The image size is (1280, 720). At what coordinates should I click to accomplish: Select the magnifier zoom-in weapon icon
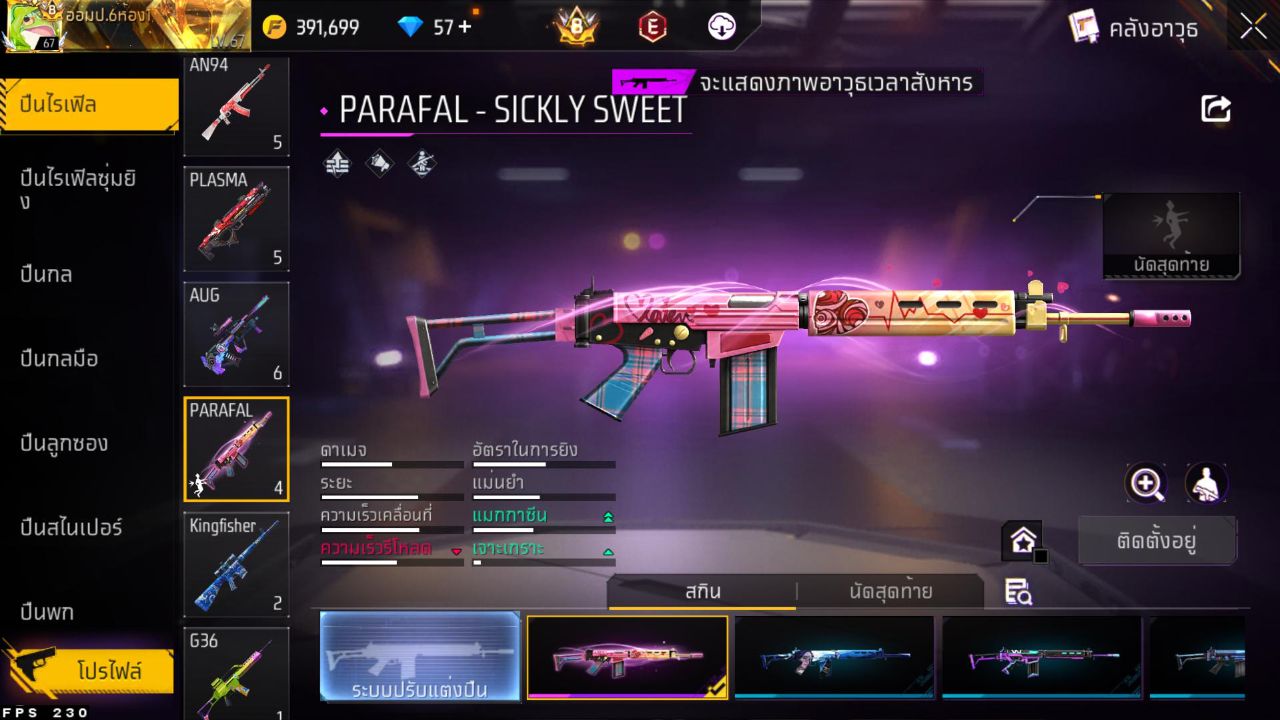[x=1146, y=483]
